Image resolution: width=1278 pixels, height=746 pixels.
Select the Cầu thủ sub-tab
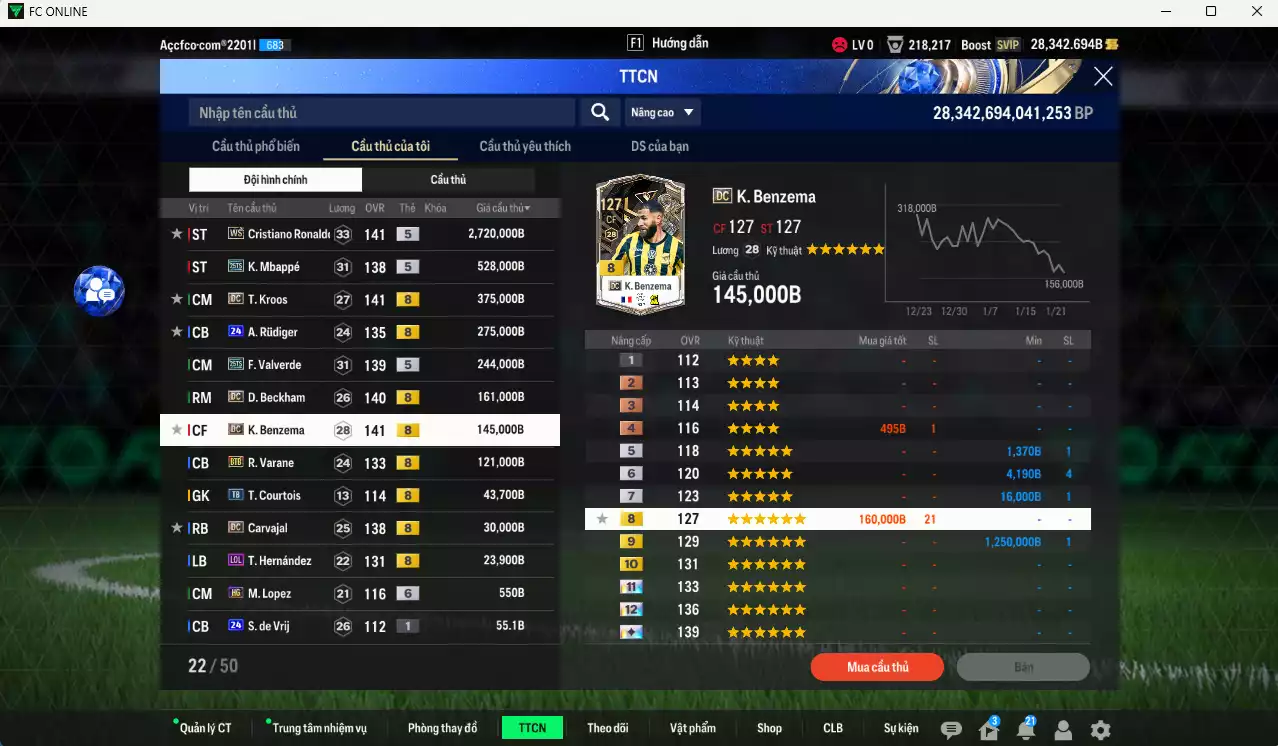pyautogui.click(x=448, y=180)
